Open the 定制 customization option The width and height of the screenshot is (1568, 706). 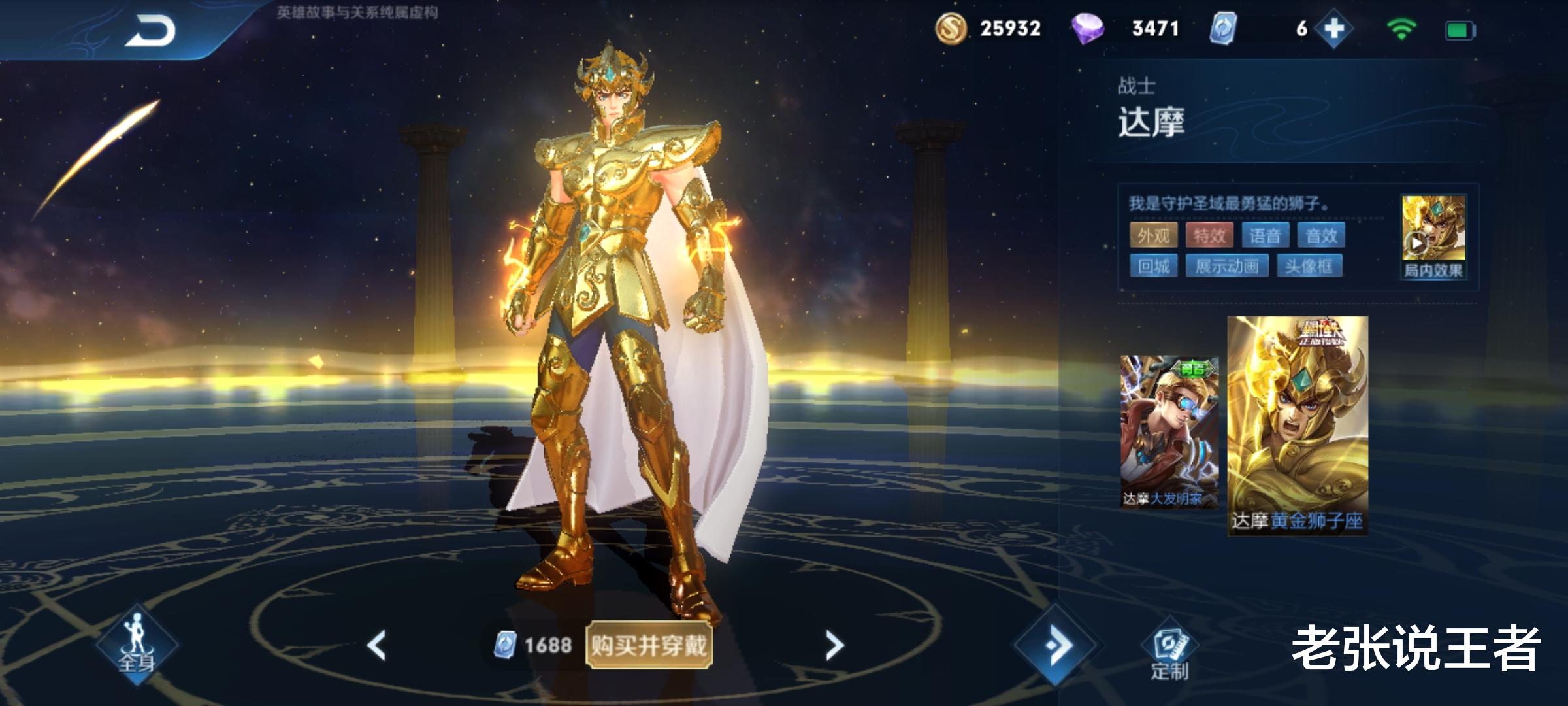(x=1169, y=654)
